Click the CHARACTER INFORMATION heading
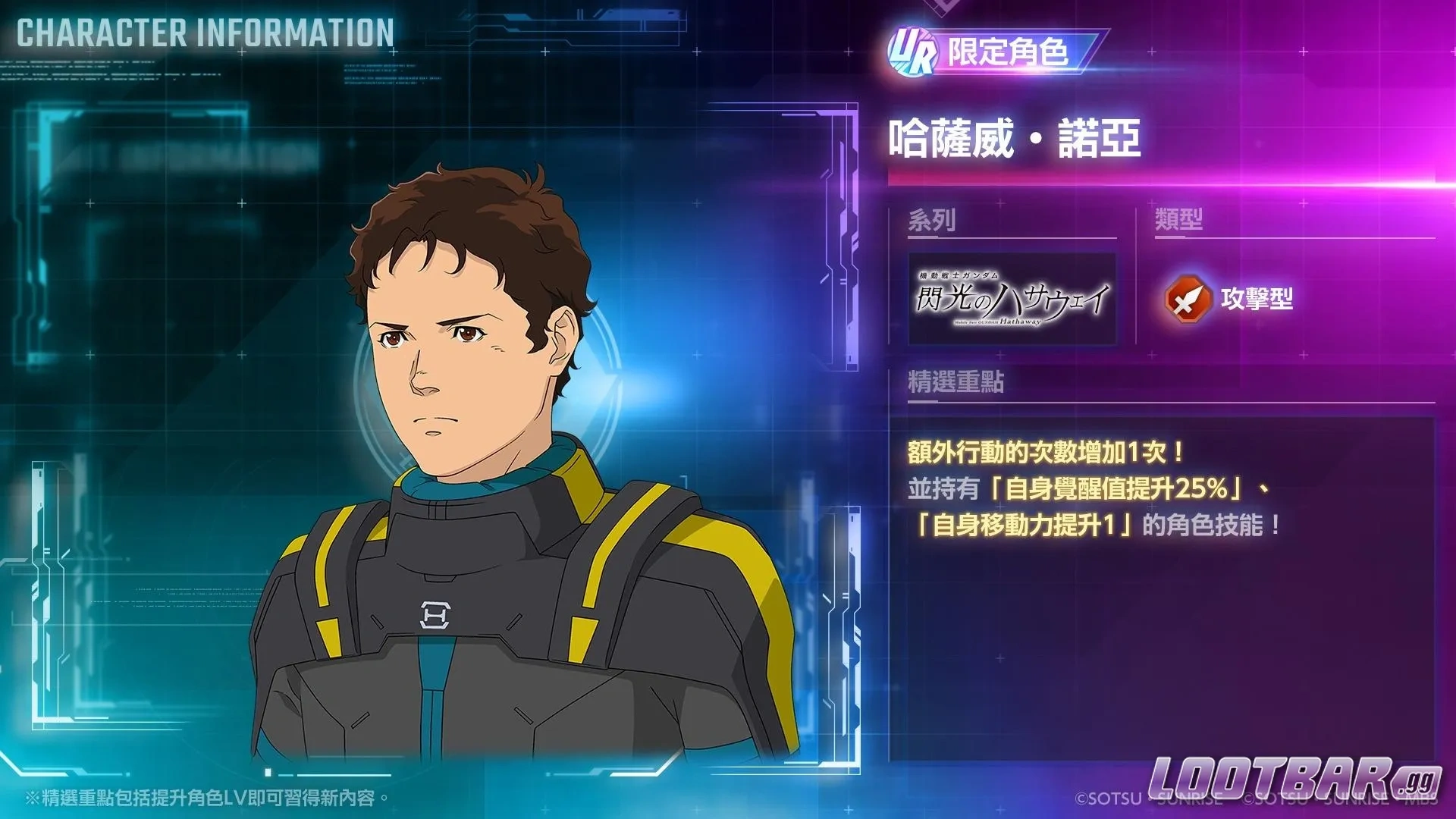The image size is (1456, 819). click(x=203, y=32)
